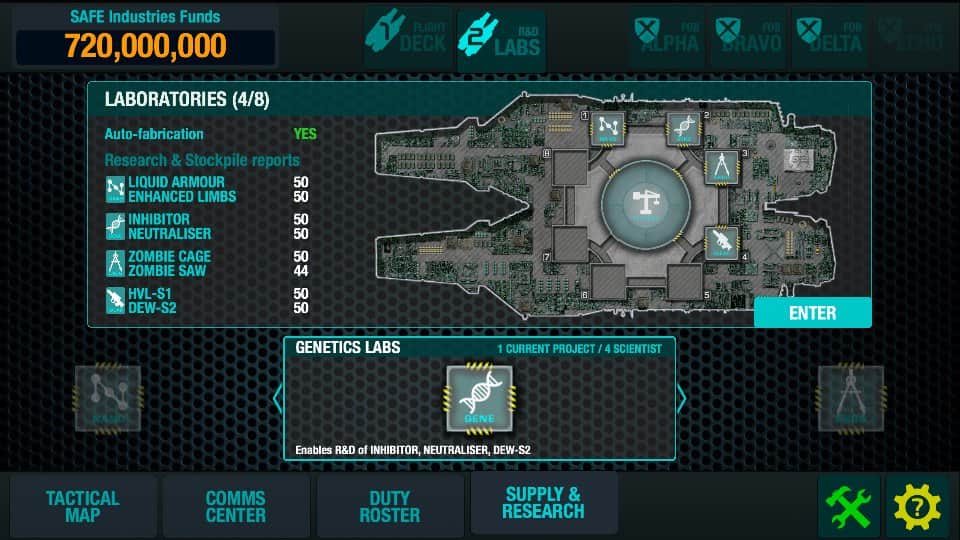Screen dimensions: 960x540
Task: Open the Duty Roster
Action: [390, 506]
